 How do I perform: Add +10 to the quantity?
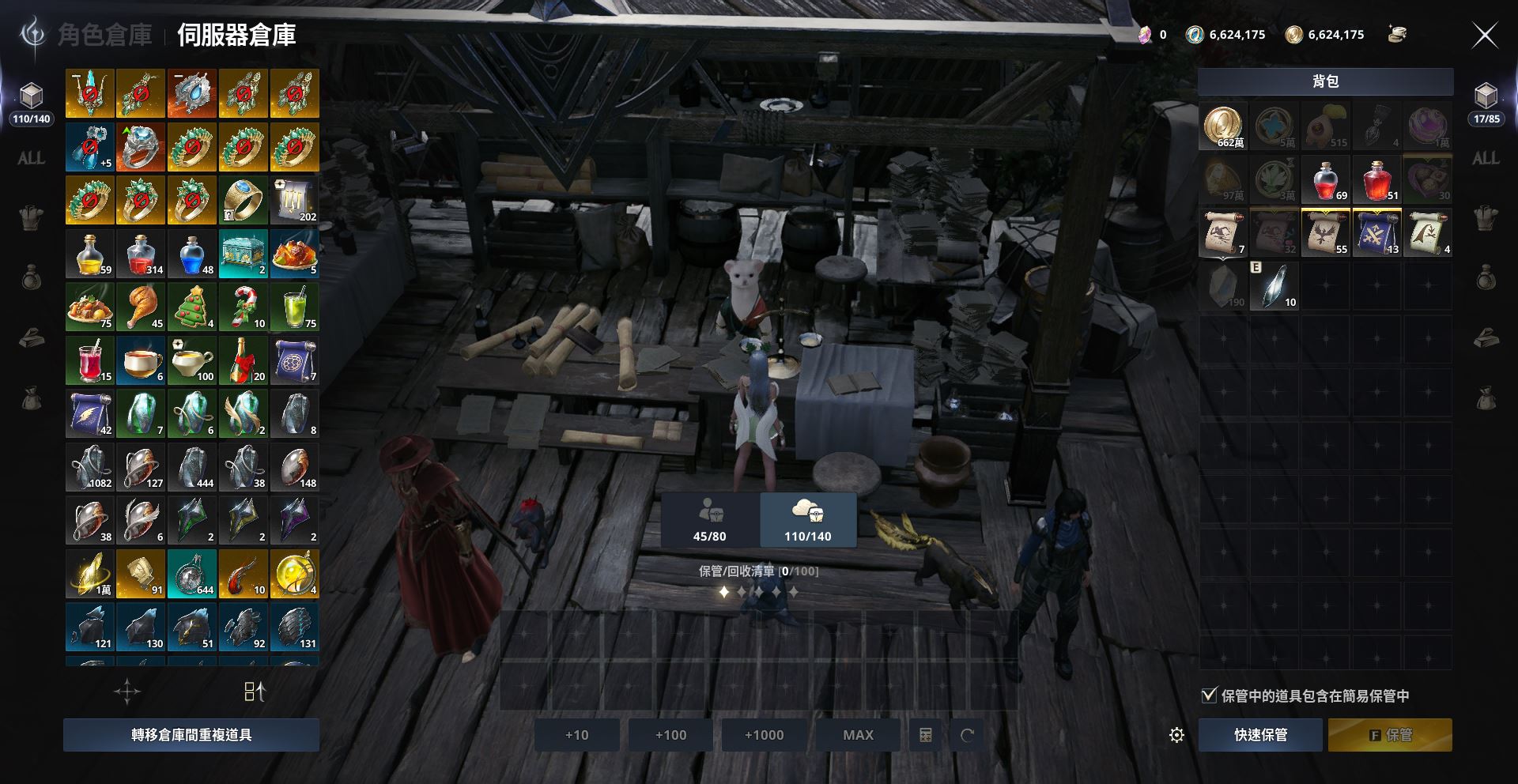click(576, 735)
